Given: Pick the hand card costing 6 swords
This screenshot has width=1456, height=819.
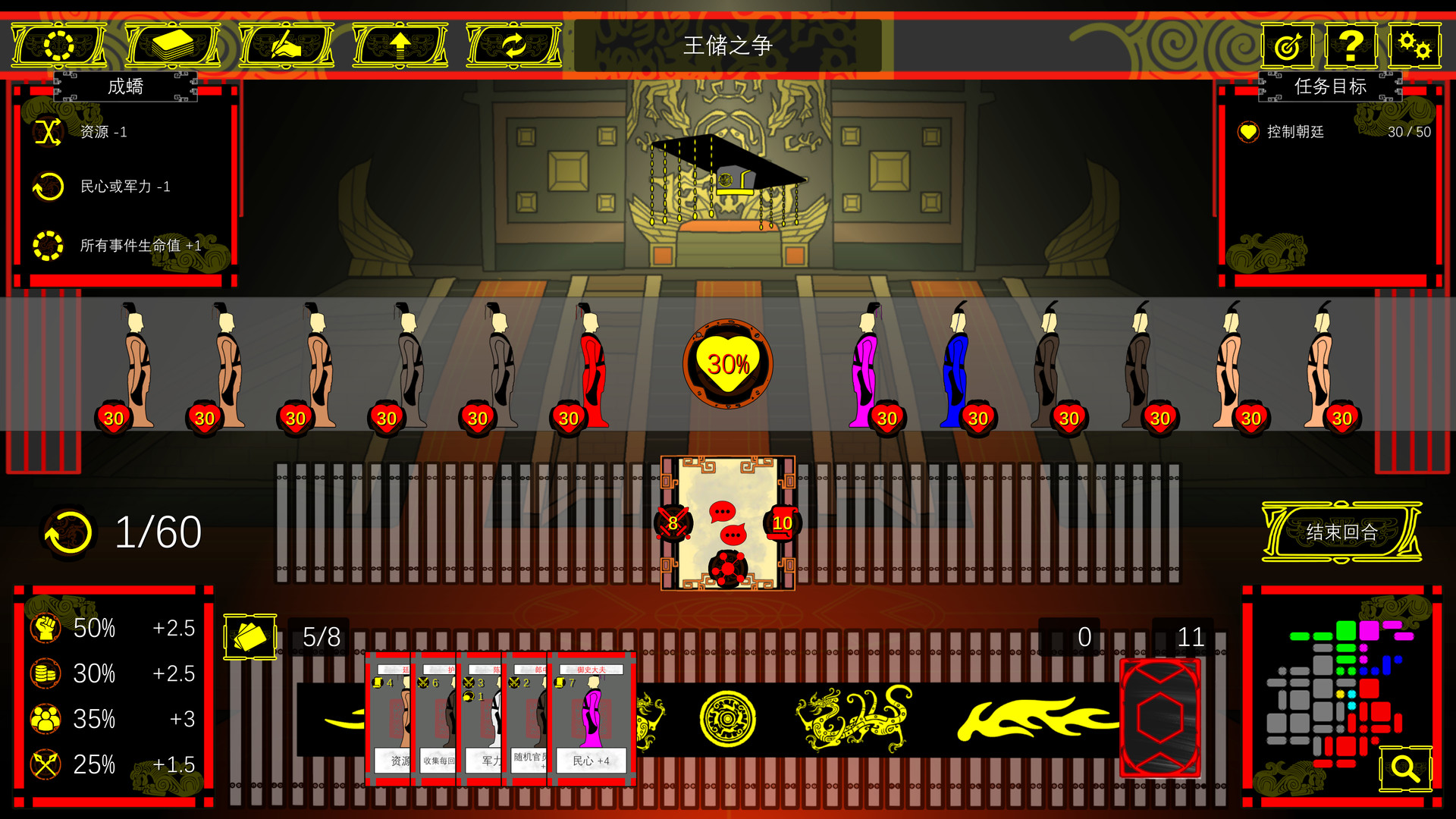Looking at the screenshot, I should [x=435, y=717].
